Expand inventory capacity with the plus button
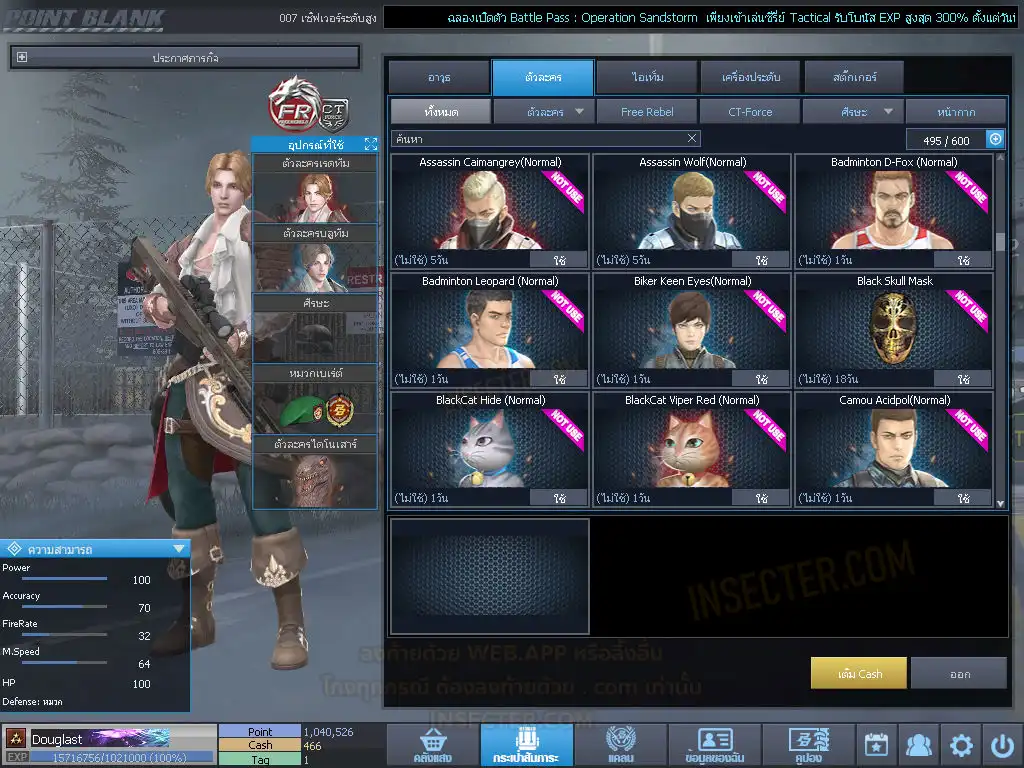1024x768 pixels. click(995, 139)
